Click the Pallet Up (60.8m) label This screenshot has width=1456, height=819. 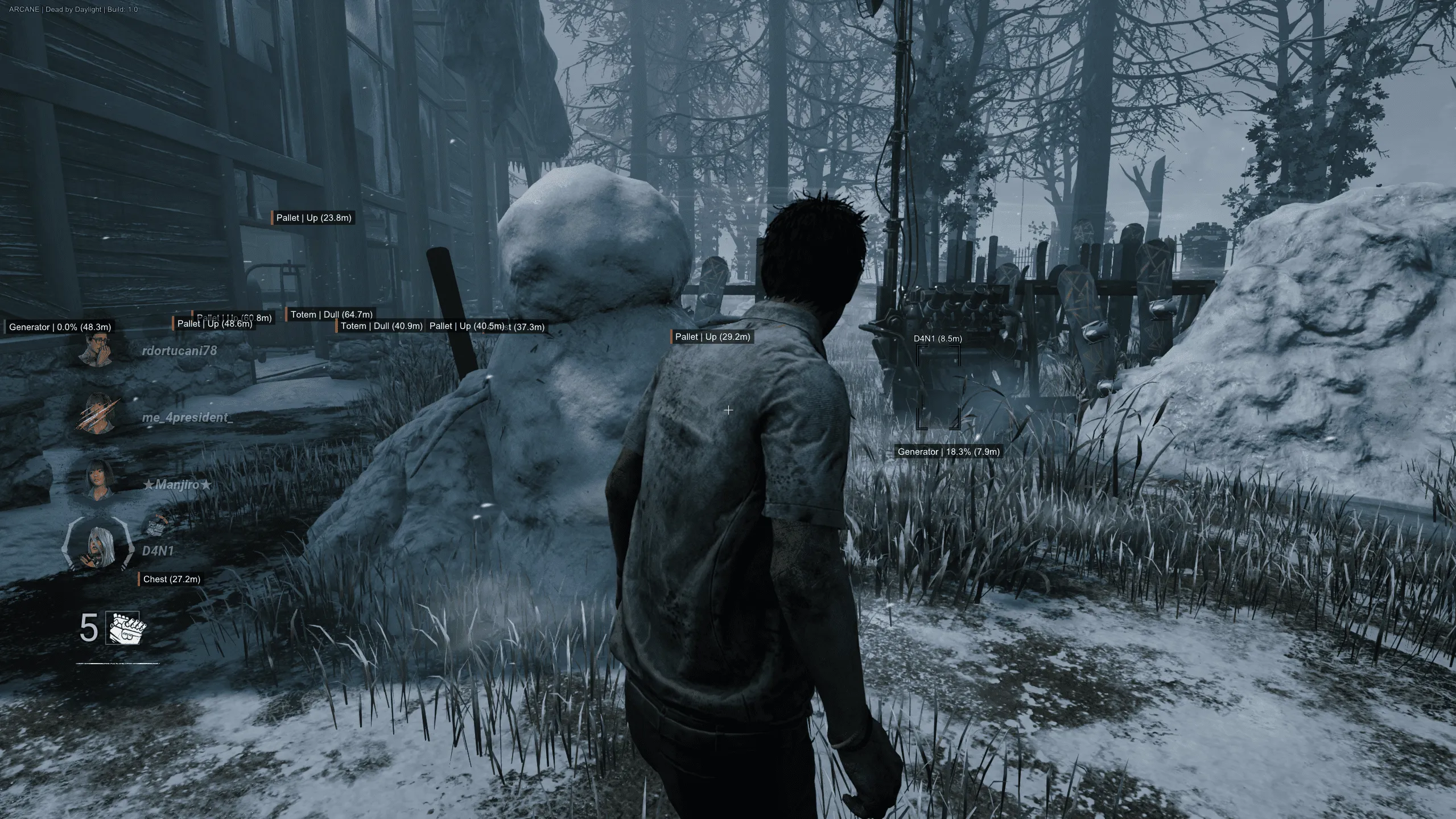pos(234,316)
